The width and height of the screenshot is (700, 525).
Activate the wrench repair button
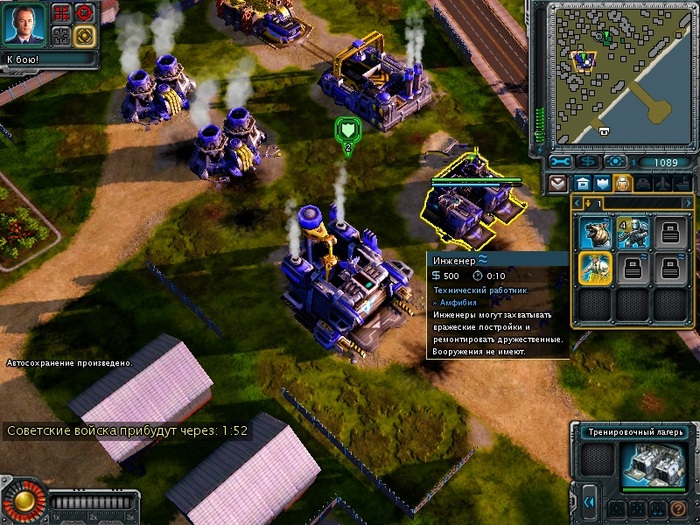click(562, 161)
